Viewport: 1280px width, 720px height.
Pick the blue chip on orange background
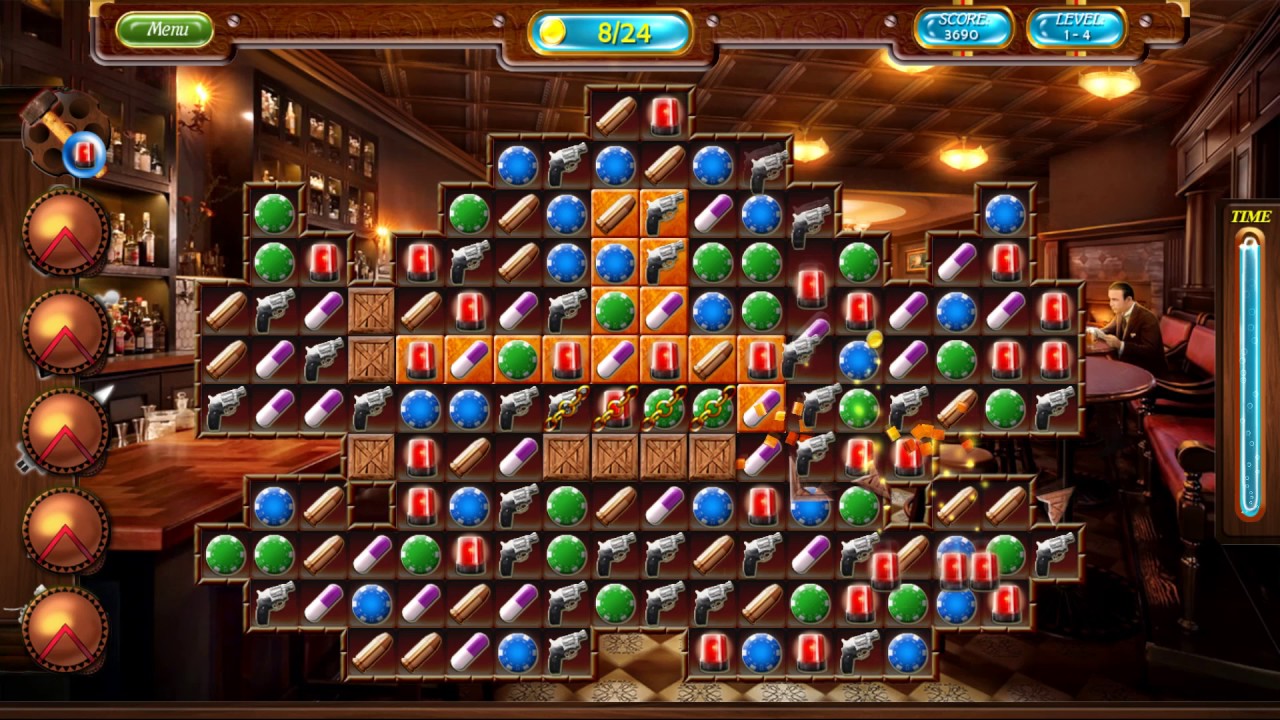(615, 263)
